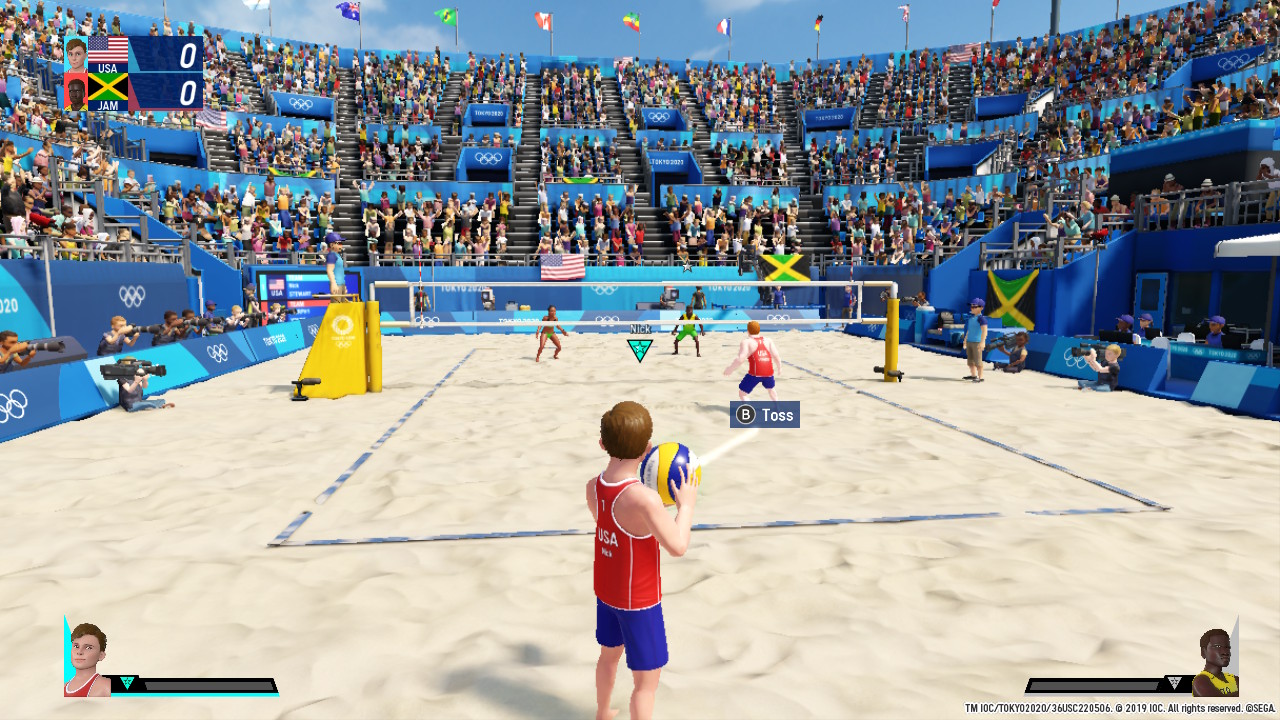Click JAM's score of zero

(187, 92)
